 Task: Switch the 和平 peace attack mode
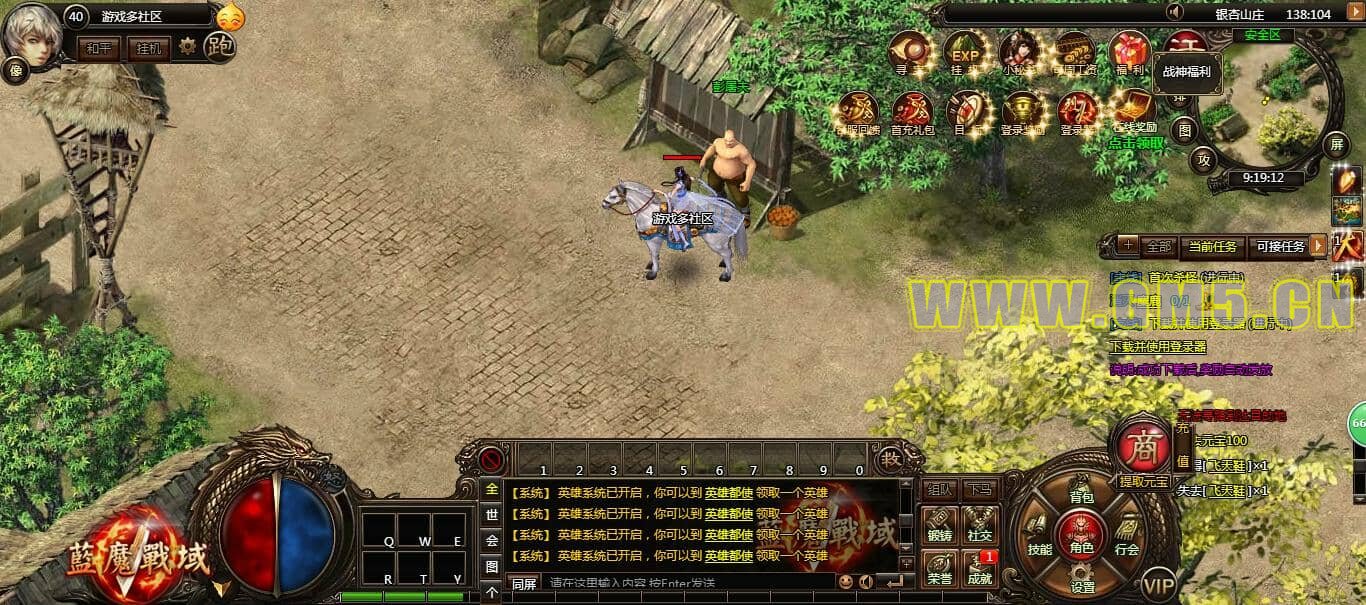pos(99,47)
